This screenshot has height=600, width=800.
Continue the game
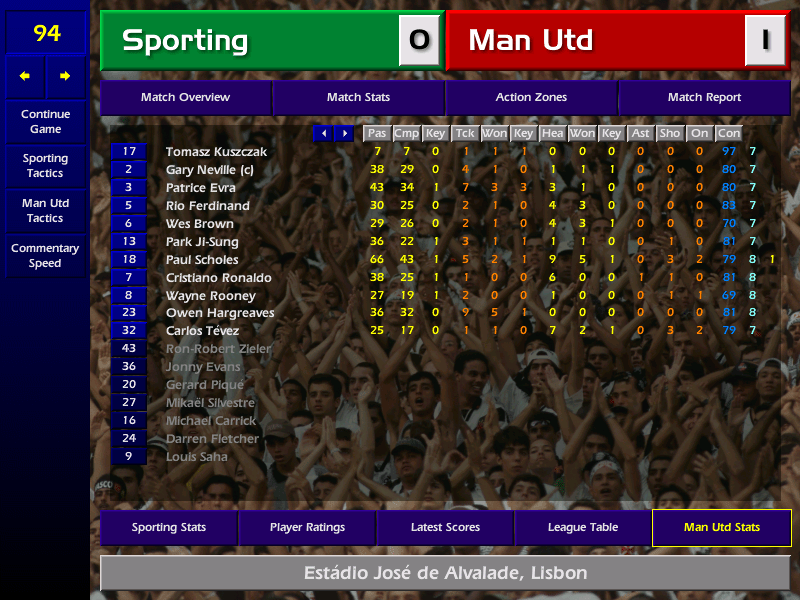(x=45, y=122)
